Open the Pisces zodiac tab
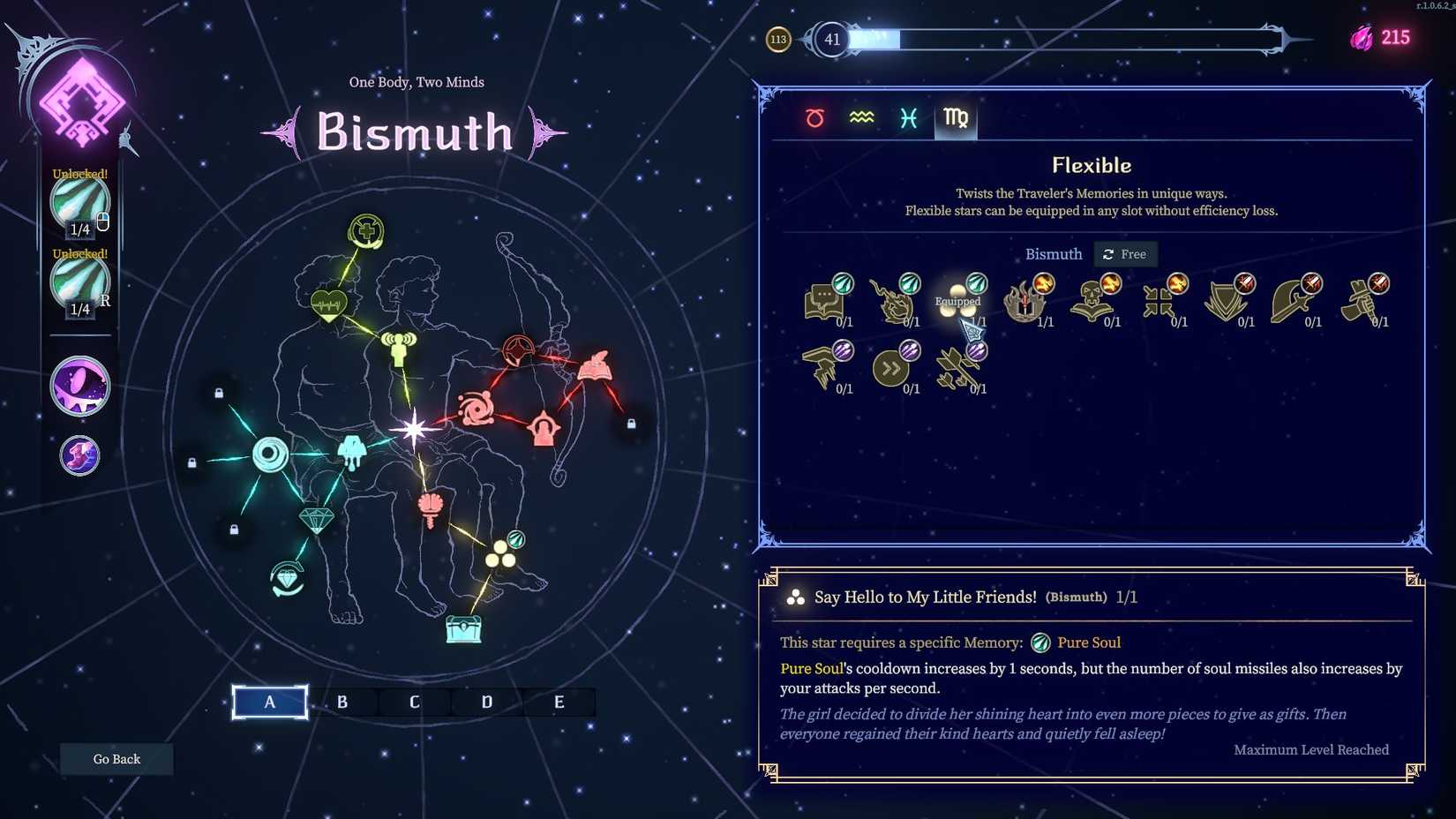The image size is (1456, 819). click(908, 117)
